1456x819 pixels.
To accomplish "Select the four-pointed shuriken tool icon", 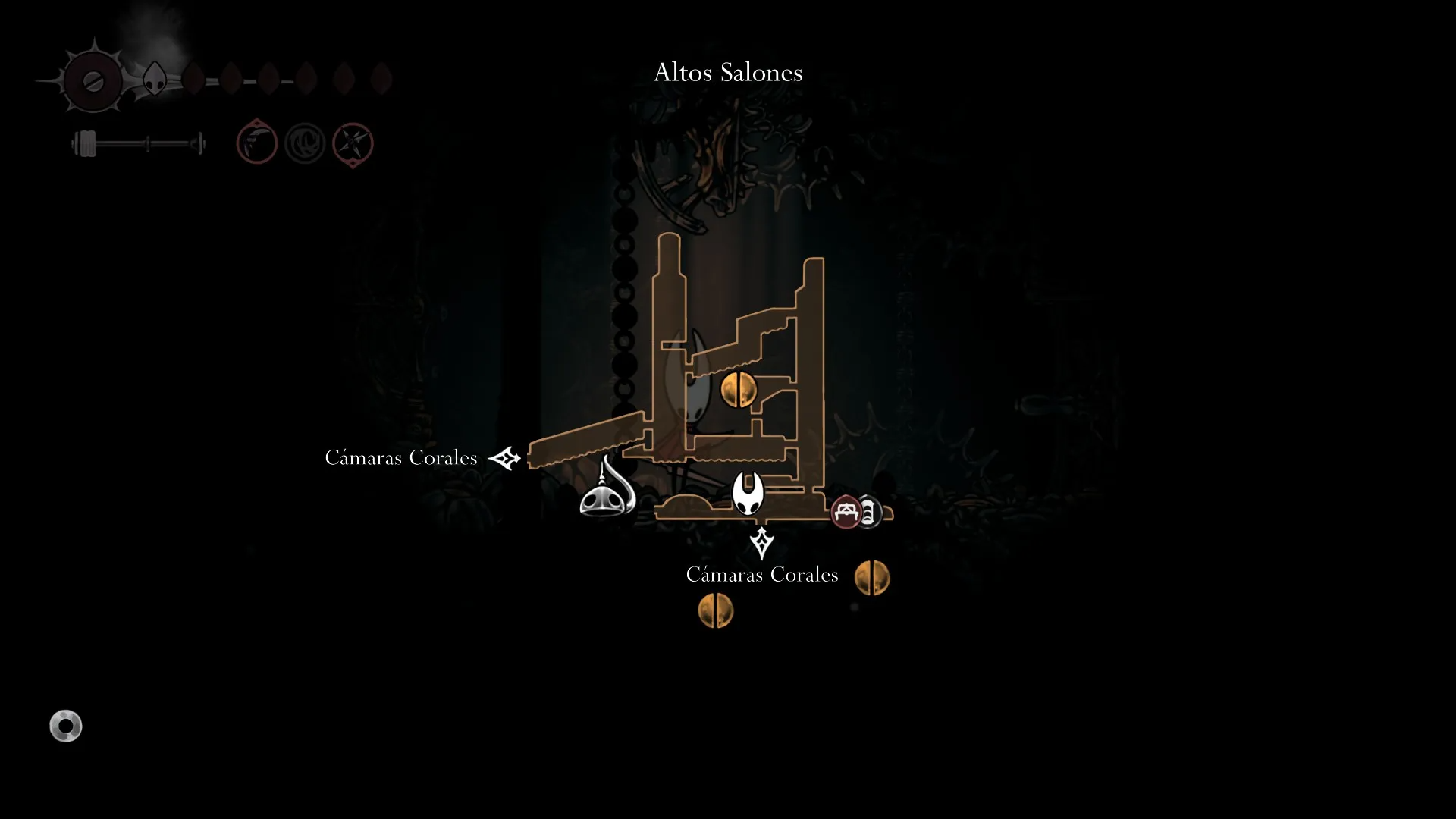I will [x=353, y=143].
